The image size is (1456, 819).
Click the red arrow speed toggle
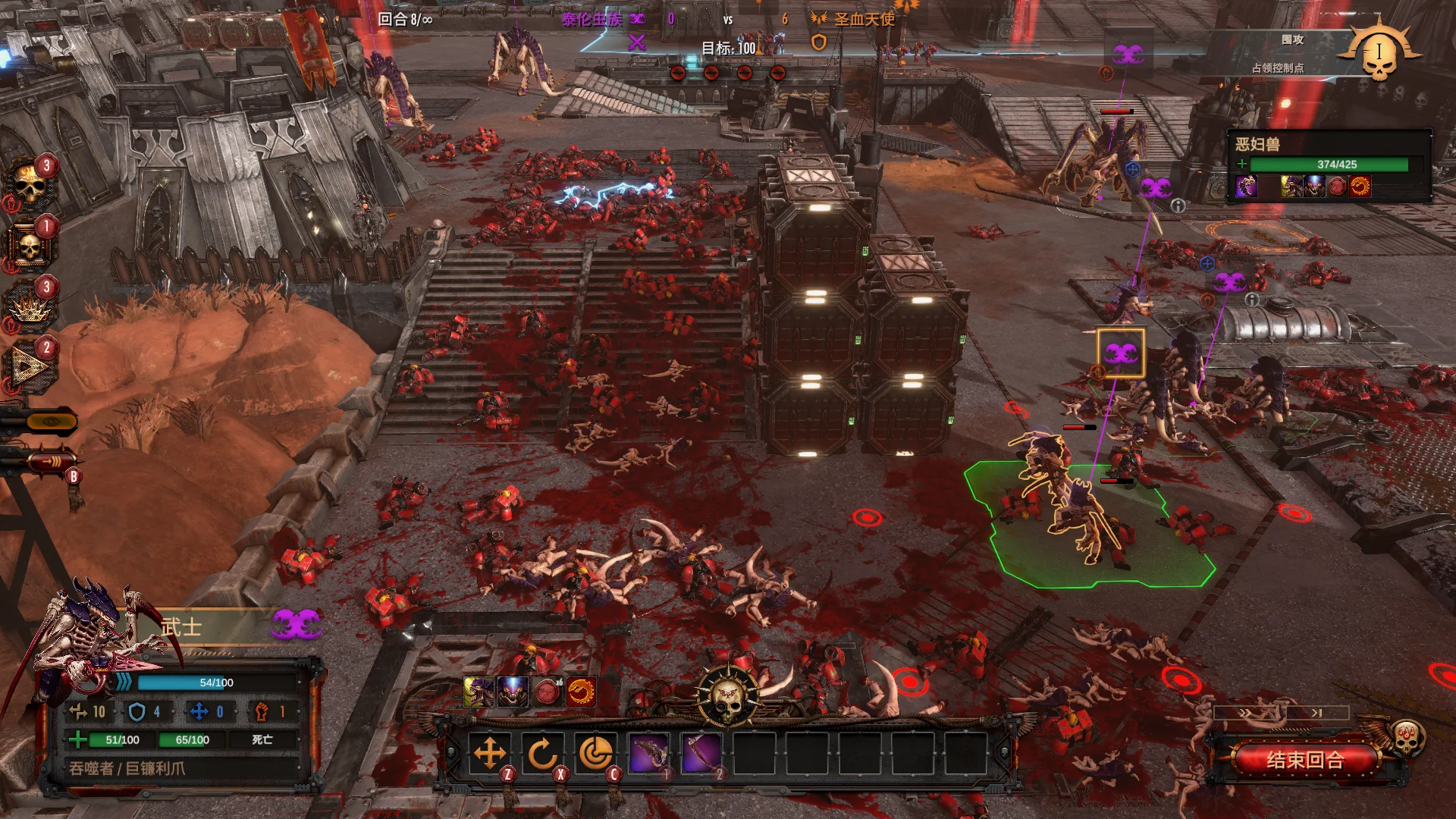[x=50, y=460]
